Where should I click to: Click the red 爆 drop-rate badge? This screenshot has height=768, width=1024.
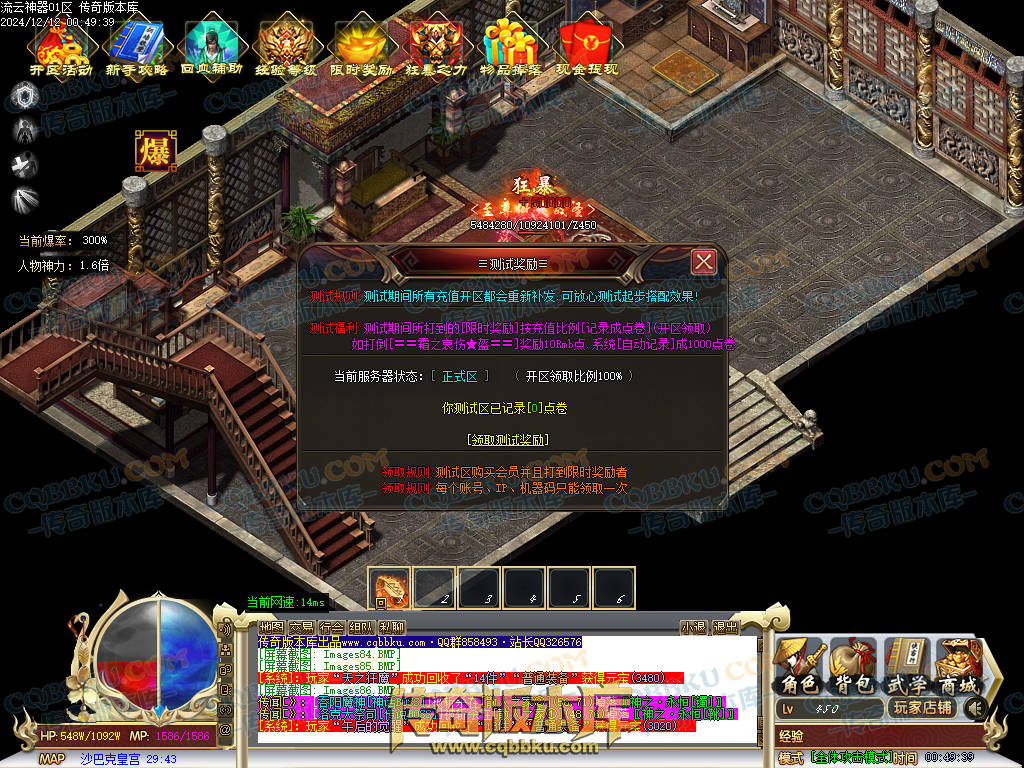pyautogui.click(x=156, y=151)
